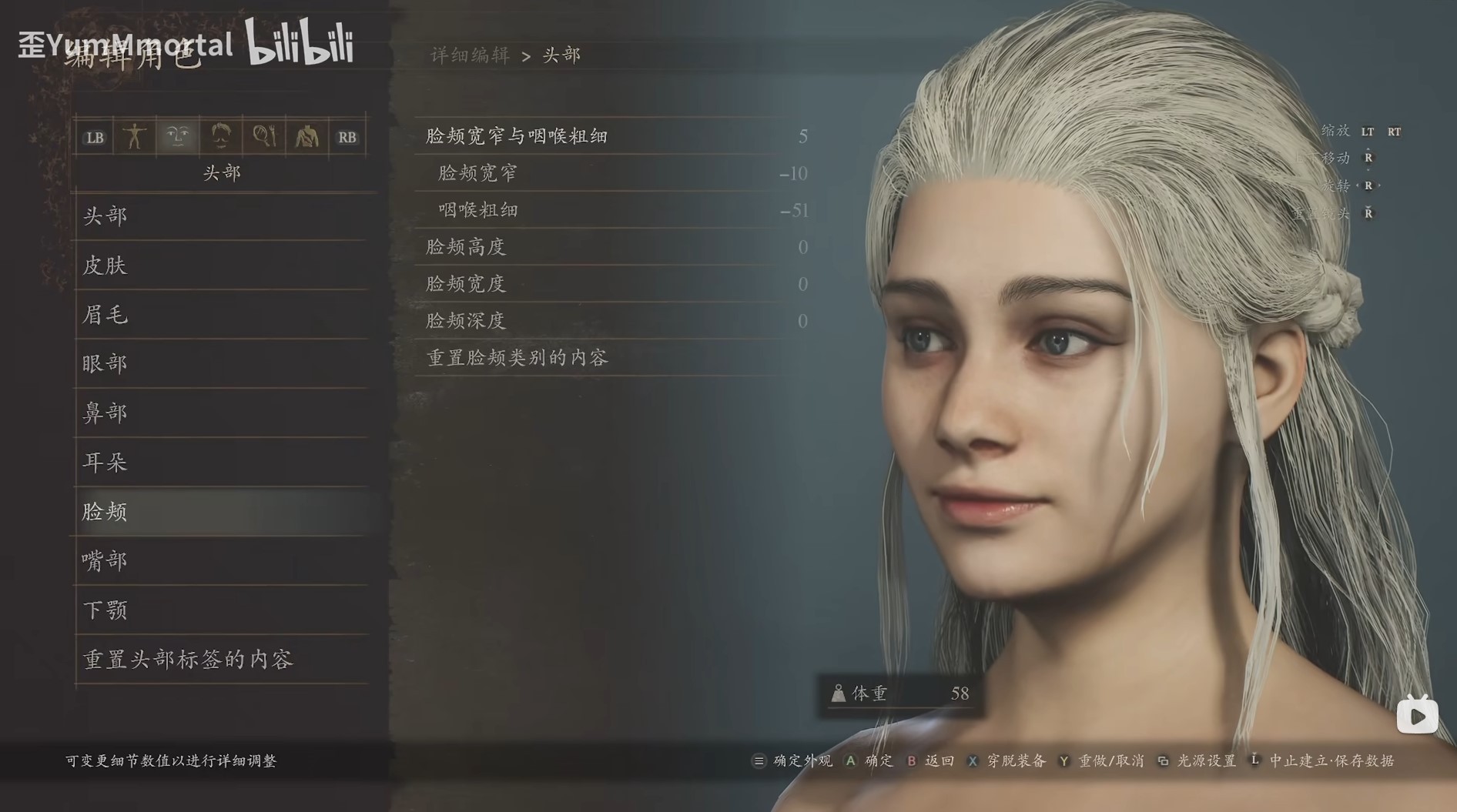Click the LB shoulder button icon
Image resolution: width=1457 pixels, height=812 pixels.
point(94,137)
